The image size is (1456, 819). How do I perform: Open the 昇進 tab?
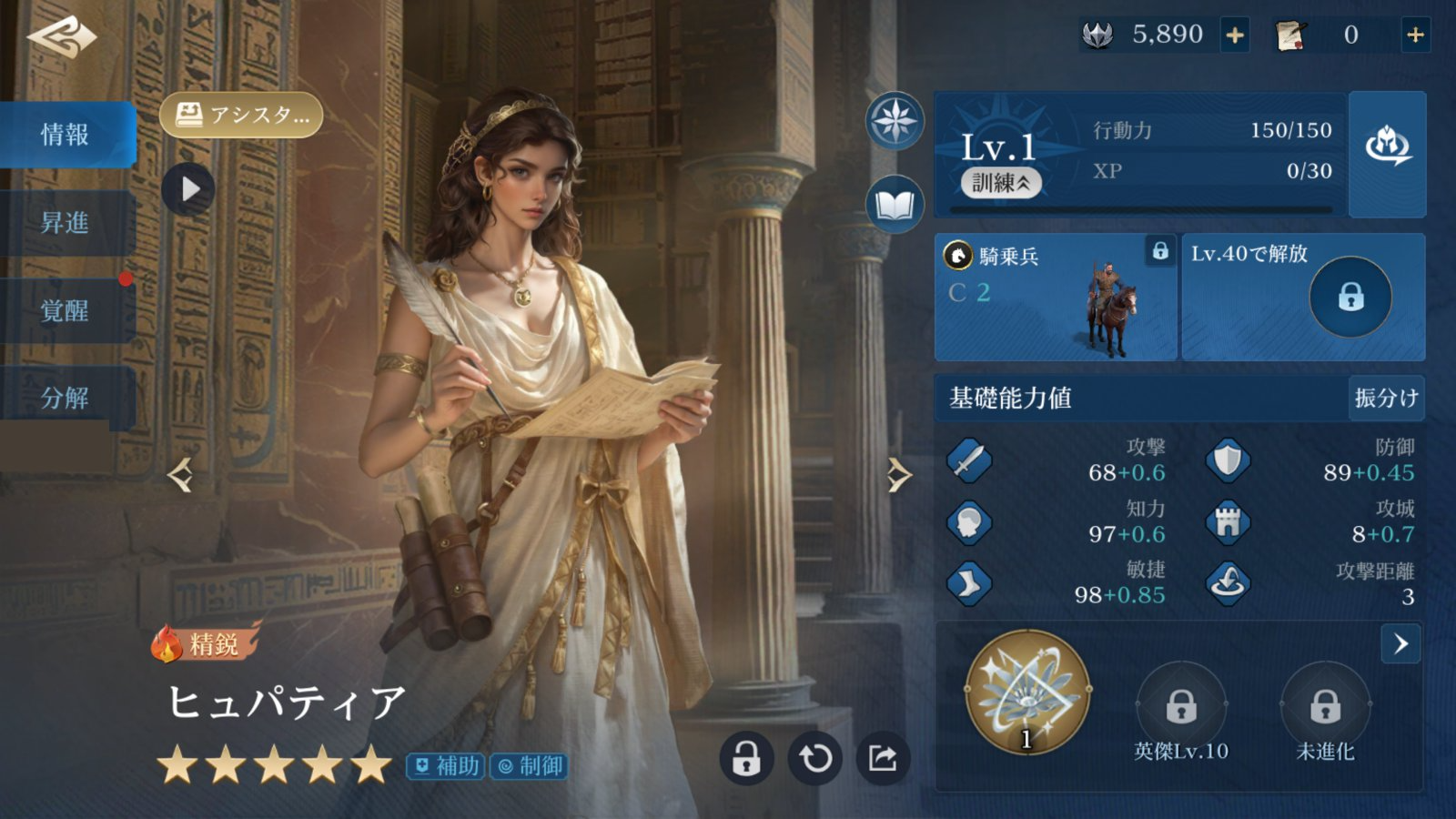66,223
